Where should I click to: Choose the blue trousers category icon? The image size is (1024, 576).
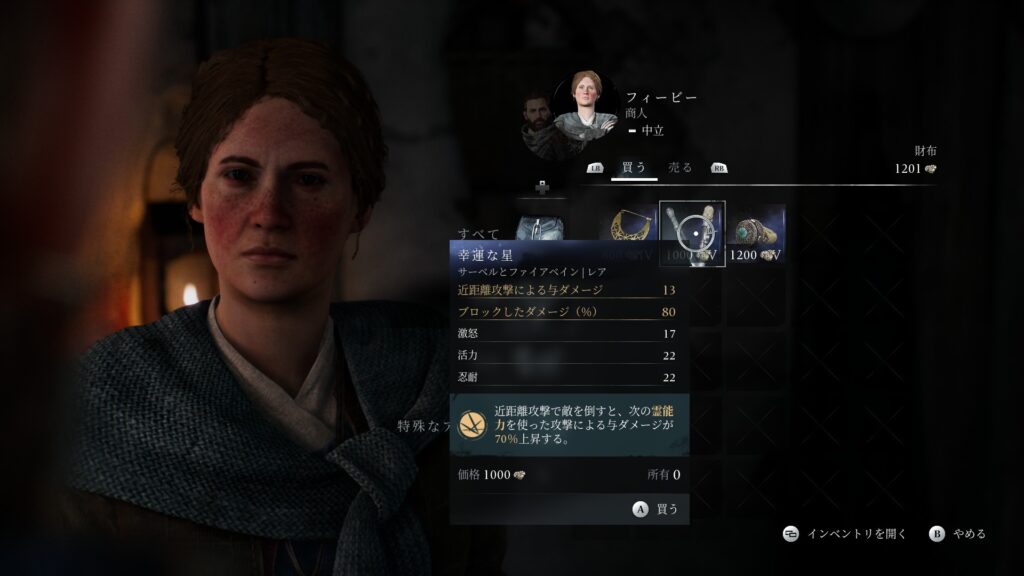(x=541, y=228)
